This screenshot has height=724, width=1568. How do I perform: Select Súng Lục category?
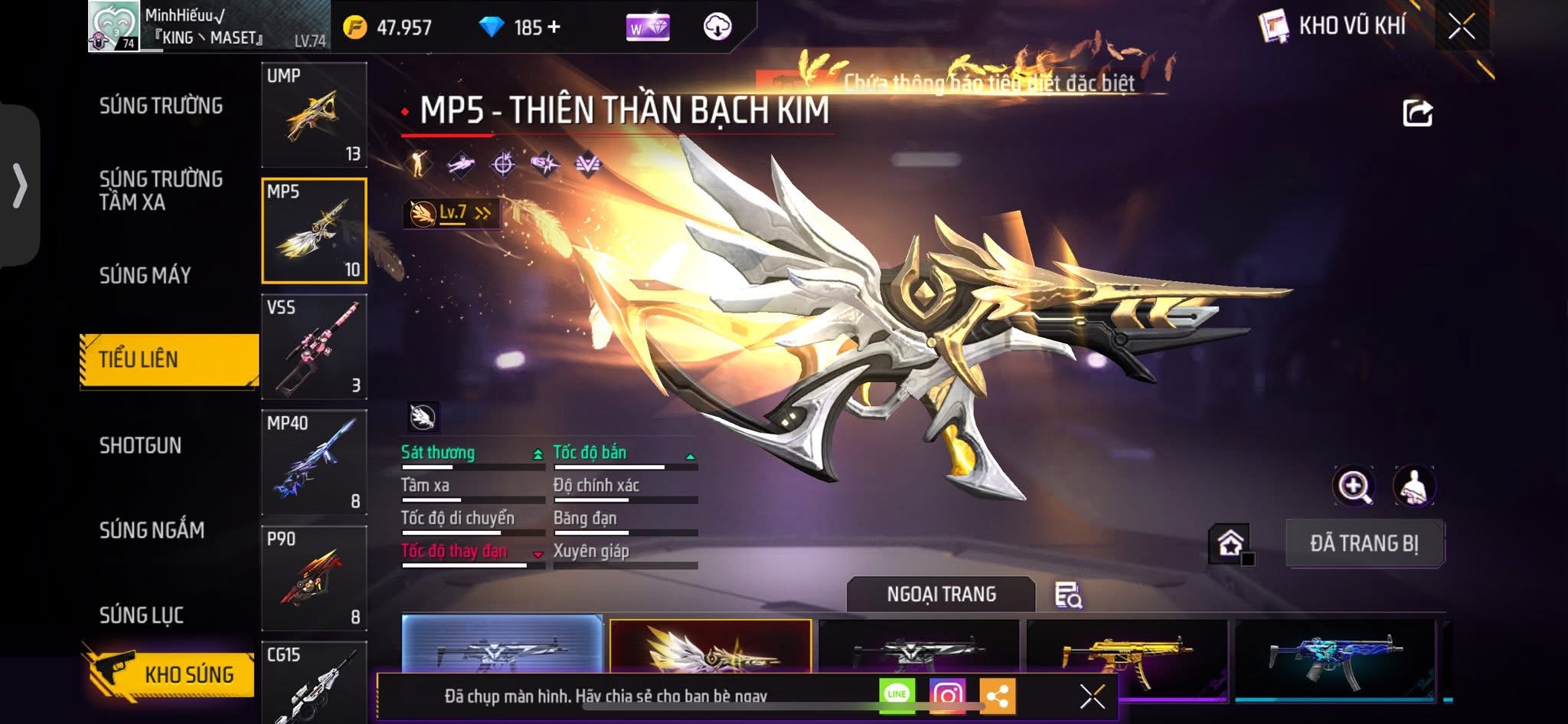point(141,614)
